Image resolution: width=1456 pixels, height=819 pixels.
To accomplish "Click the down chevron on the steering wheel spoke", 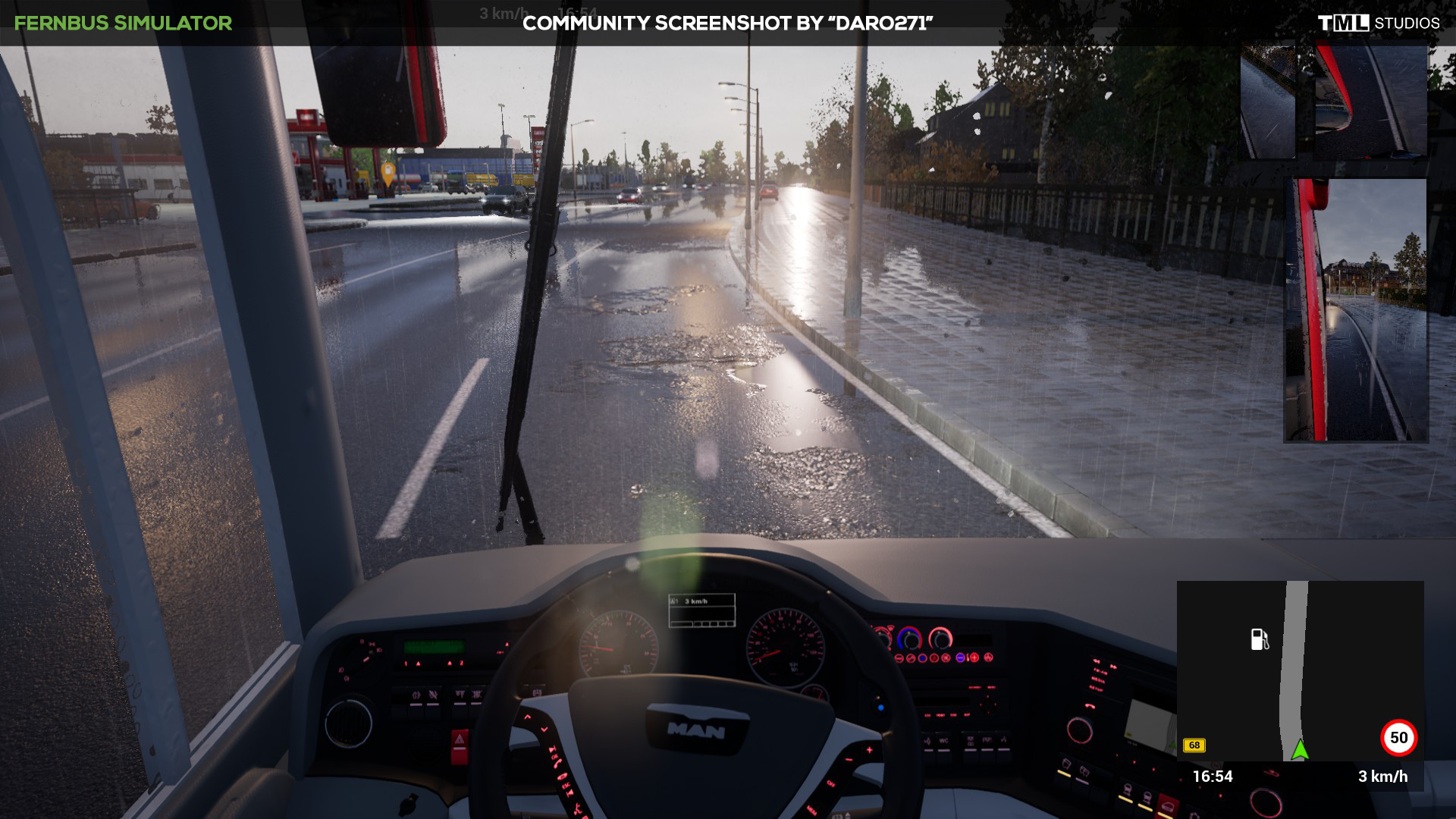I will [544, 730].
